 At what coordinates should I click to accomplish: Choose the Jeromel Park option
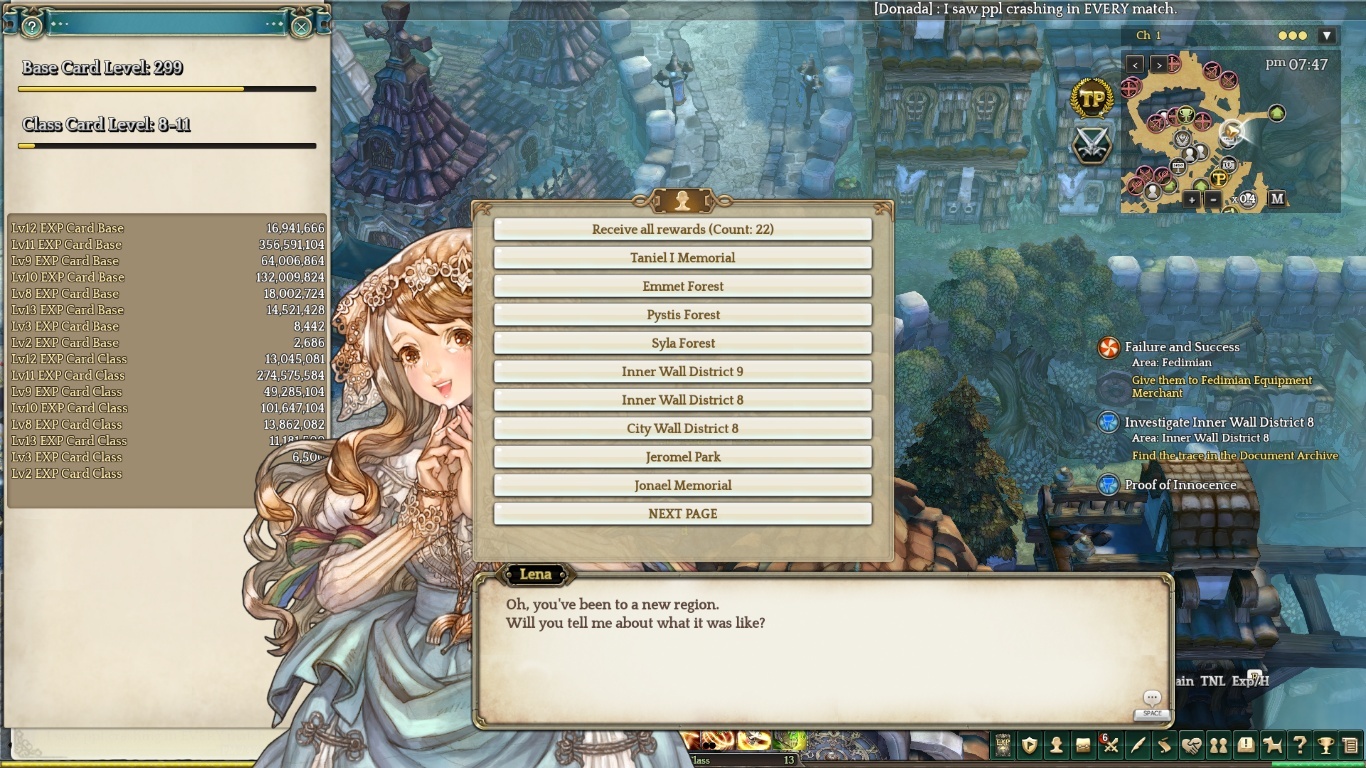click(x=683, y=457)
